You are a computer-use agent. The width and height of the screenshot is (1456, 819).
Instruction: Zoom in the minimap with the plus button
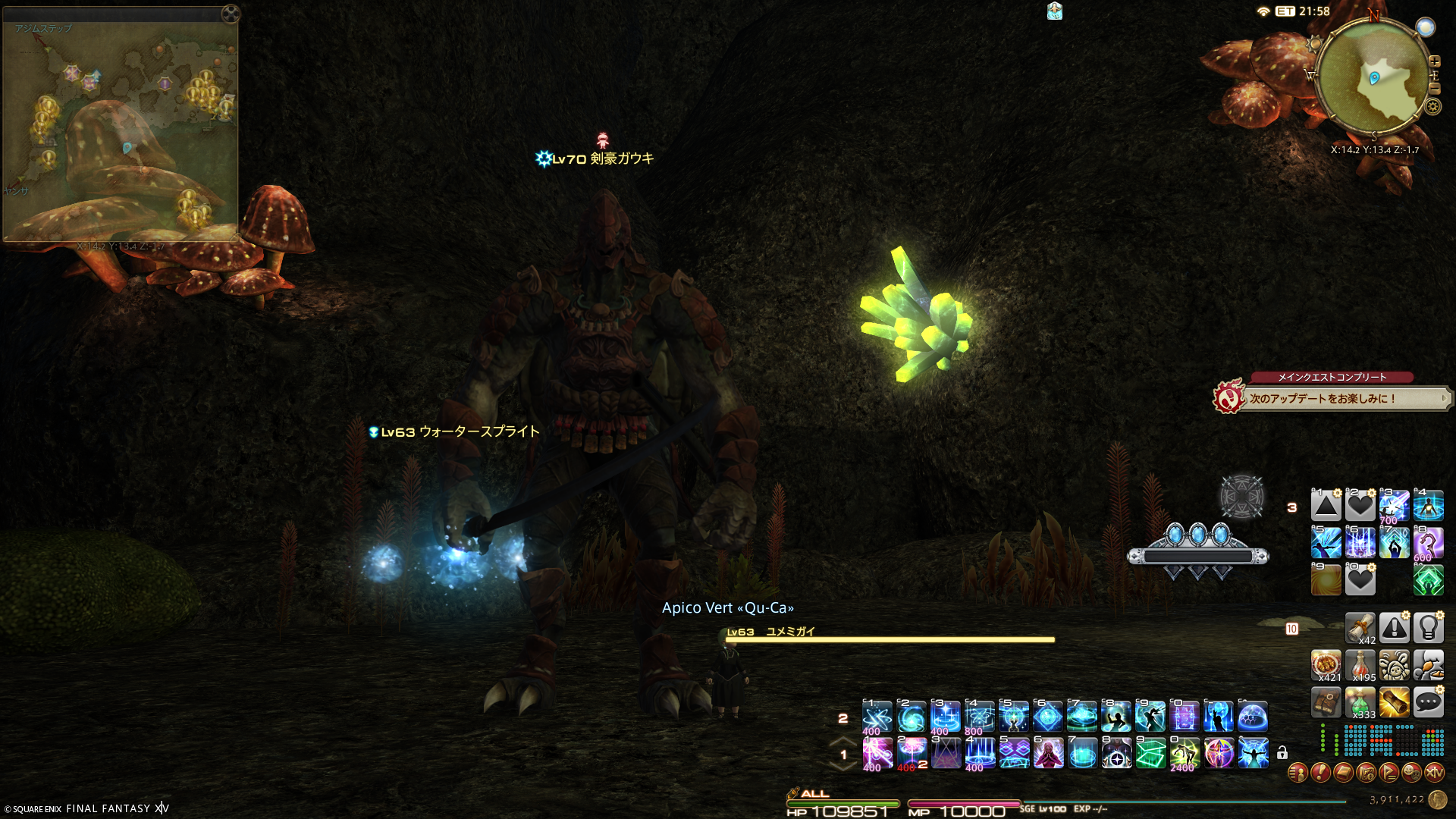pos(1434,61)
